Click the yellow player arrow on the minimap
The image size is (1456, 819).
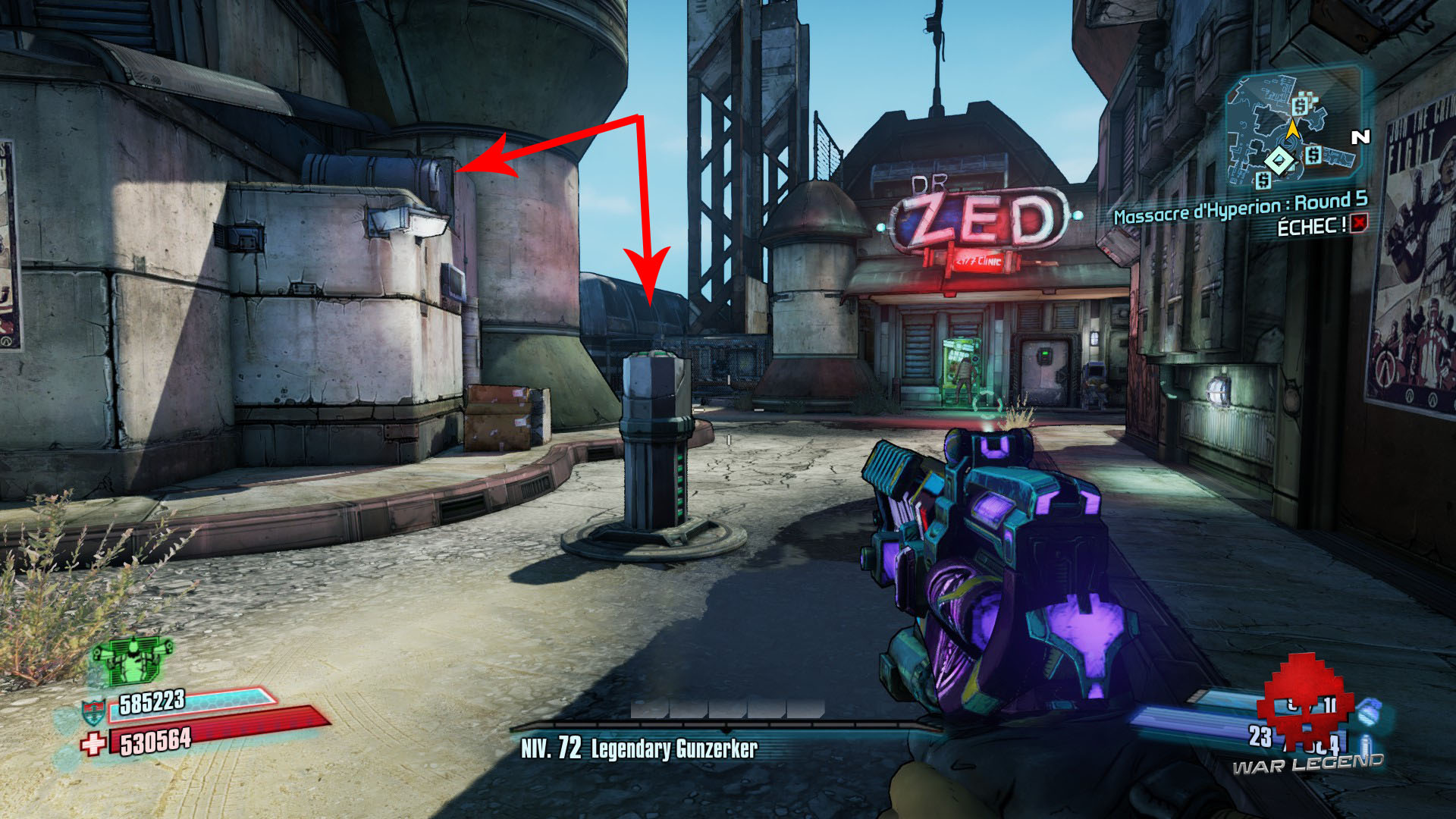(1292, 131)
